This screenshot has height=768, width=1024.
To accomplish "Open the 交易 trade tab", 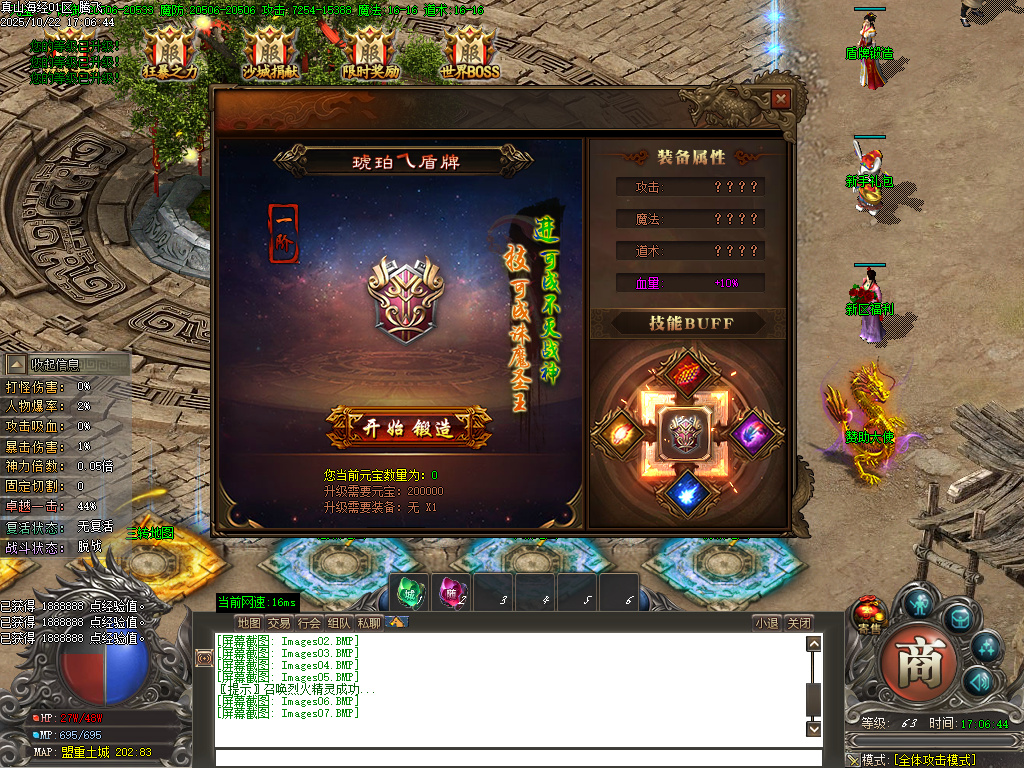I will coord(279,623).
